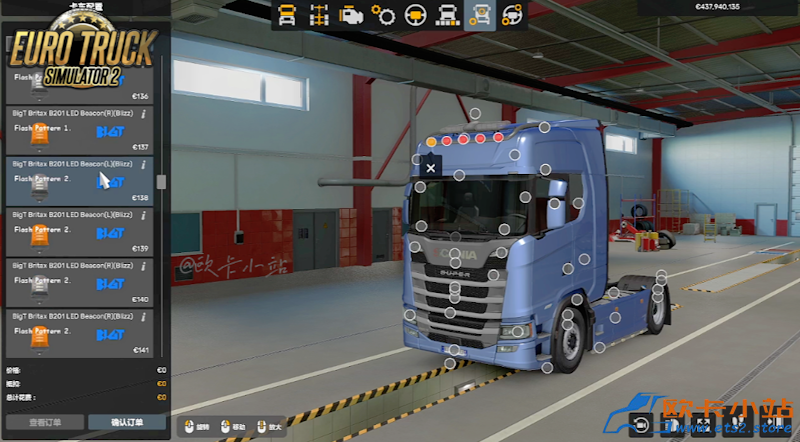800x442 pixels.
Task: Choose the €138 highlighted LED beacon entry
Action: click(x=78, y=181)
